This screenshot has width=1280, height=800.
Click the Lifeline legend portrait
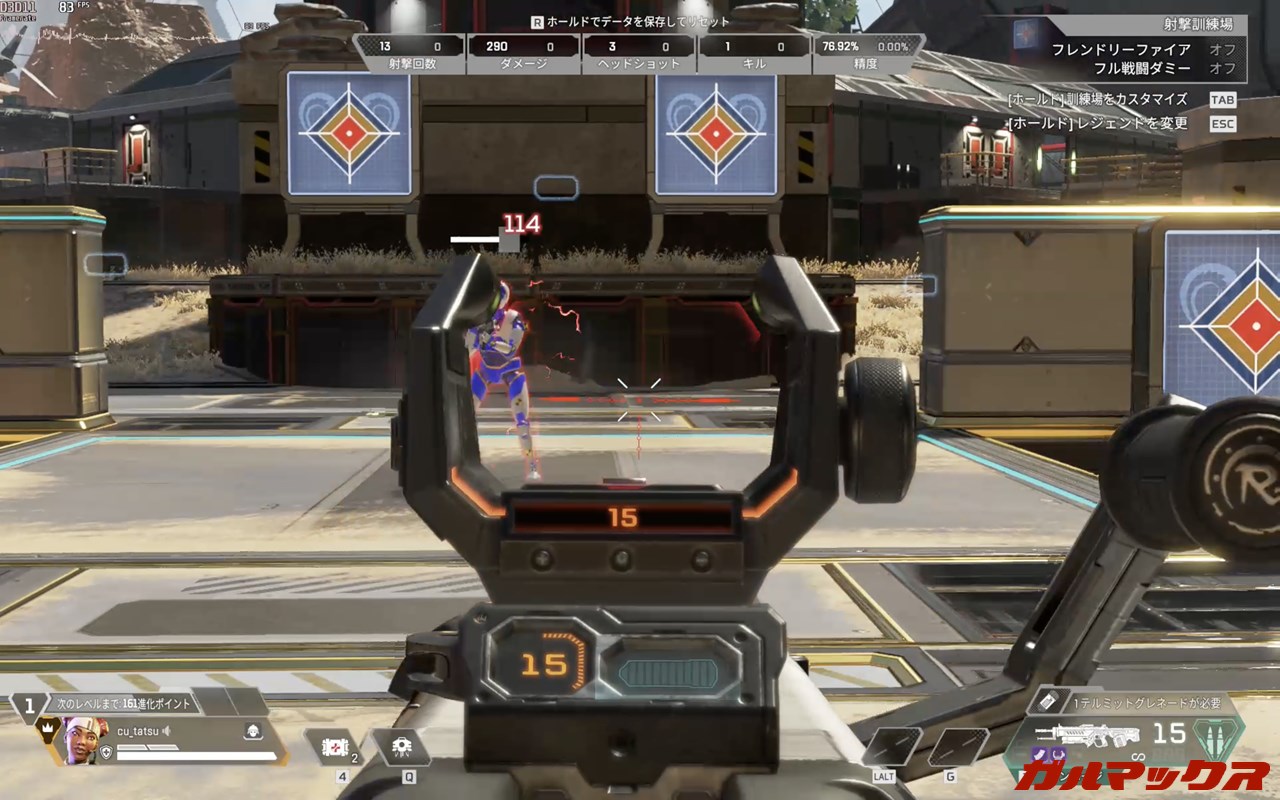[81, 741]
